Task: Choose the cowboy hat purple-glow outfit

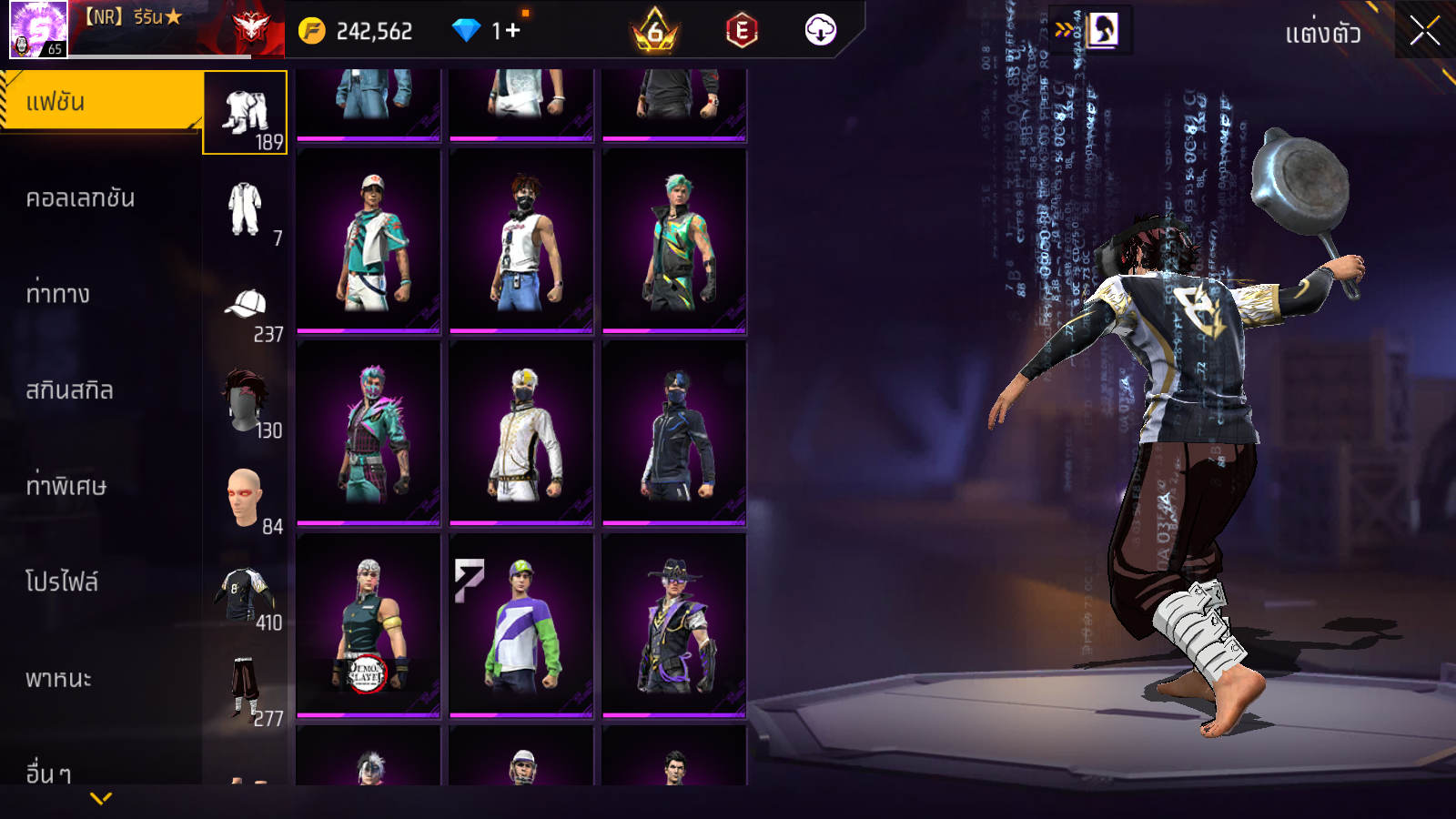Action: pos(674,626)
